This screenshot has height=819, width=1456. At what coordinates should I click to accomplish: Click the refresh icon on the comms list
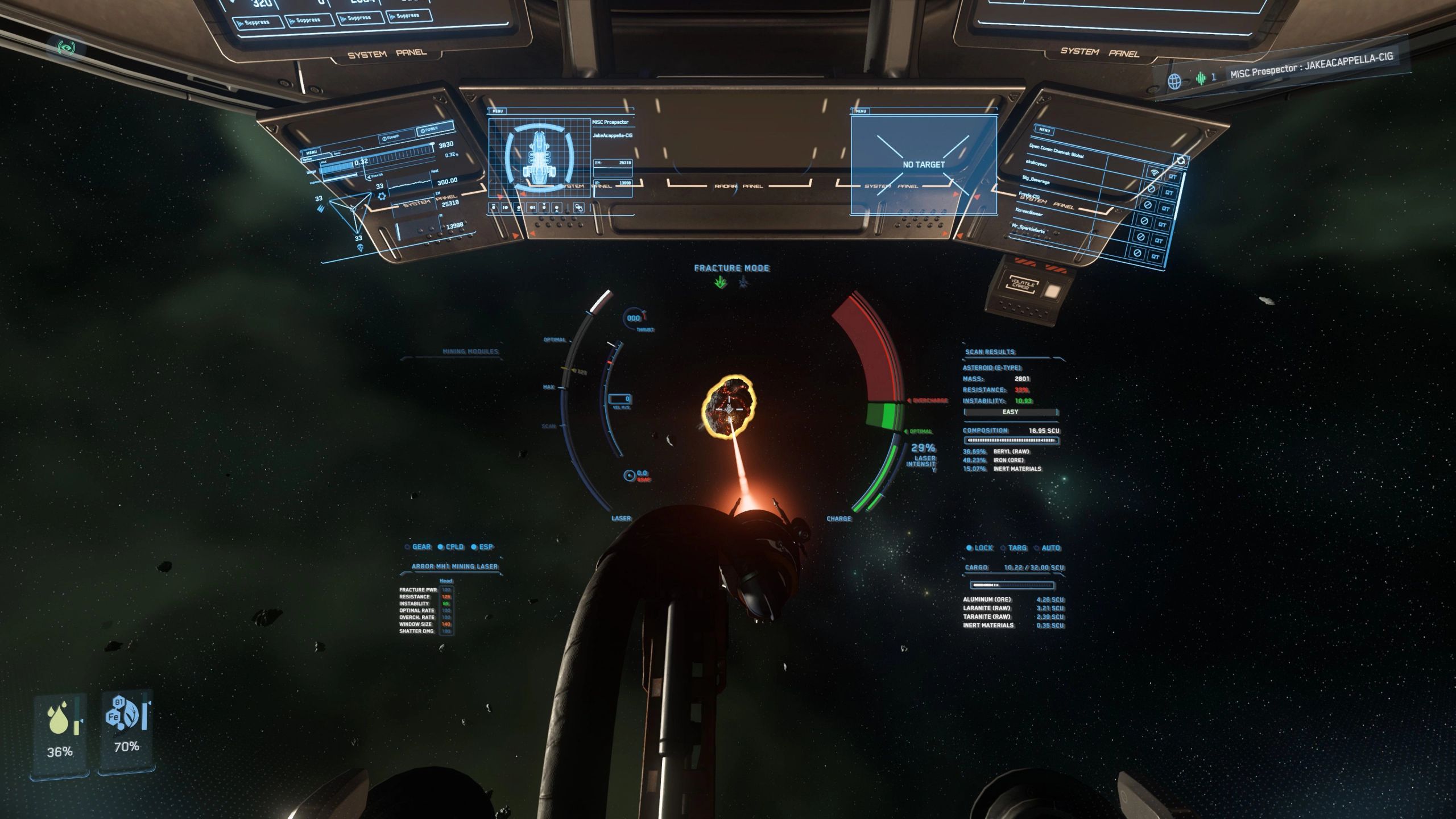coord(1181,160)
